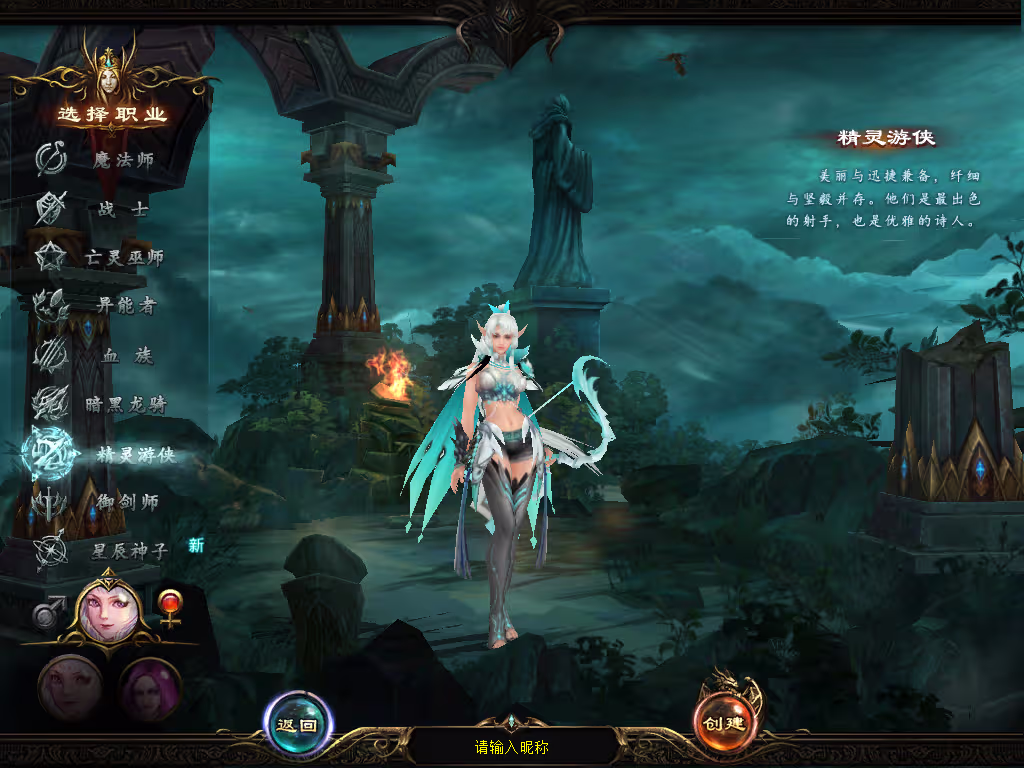Switch to the male gender symbol
1024x768 pixels.
pos(48,610)
